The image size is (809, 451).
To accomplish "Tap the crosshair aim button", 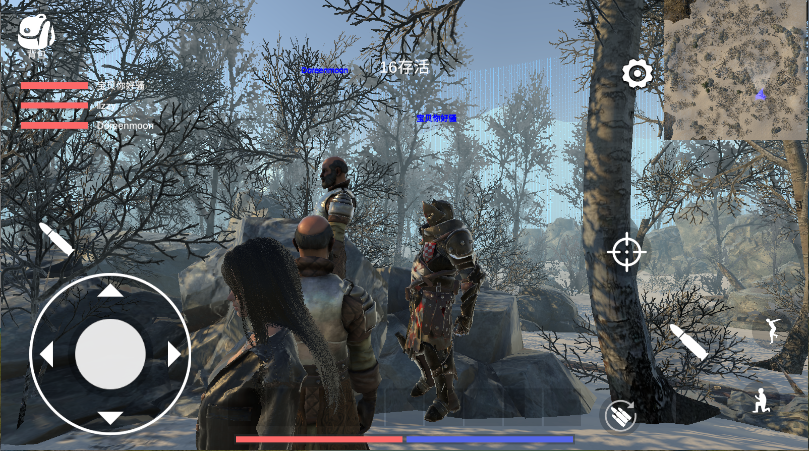I will (x=627, y=252).
